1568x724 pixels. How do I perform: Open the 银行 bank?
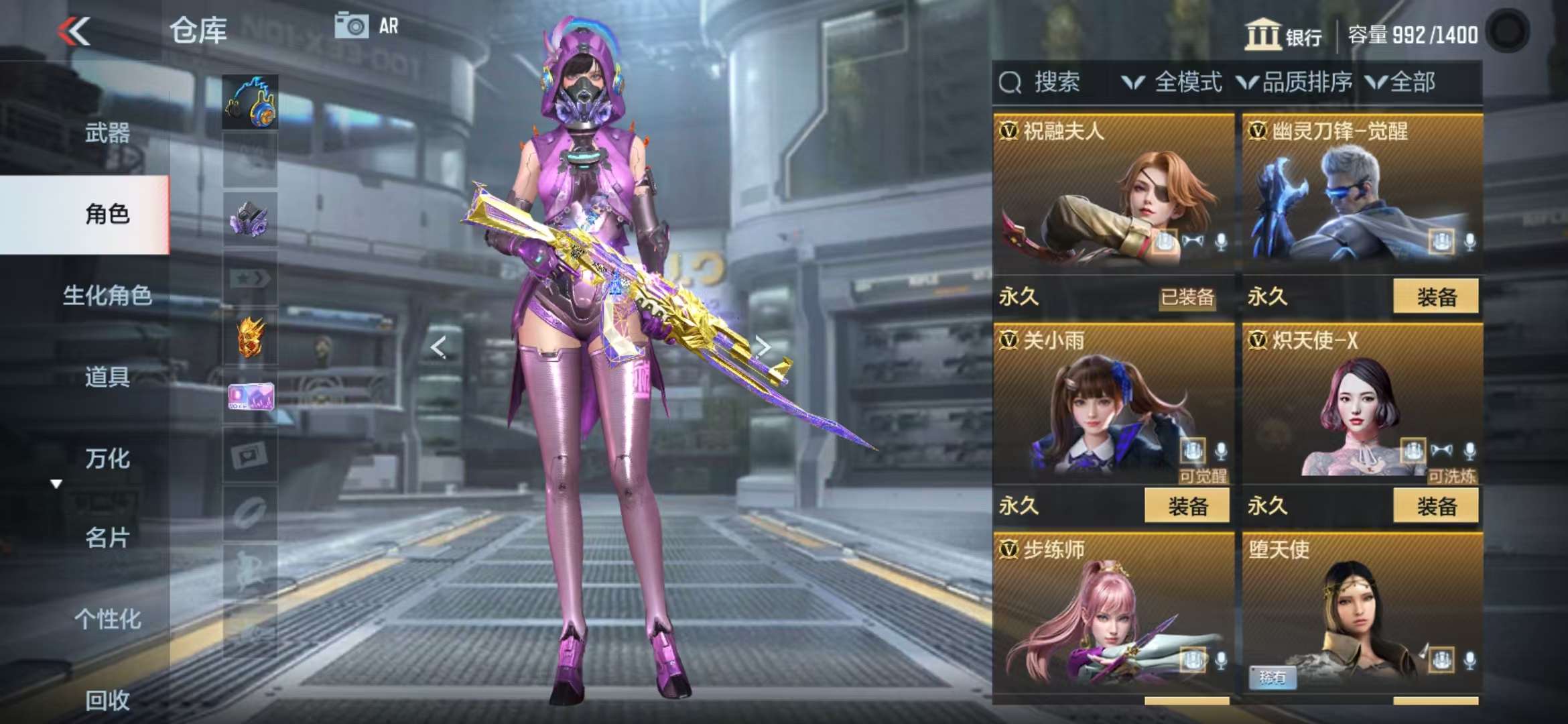point(1283,35)
